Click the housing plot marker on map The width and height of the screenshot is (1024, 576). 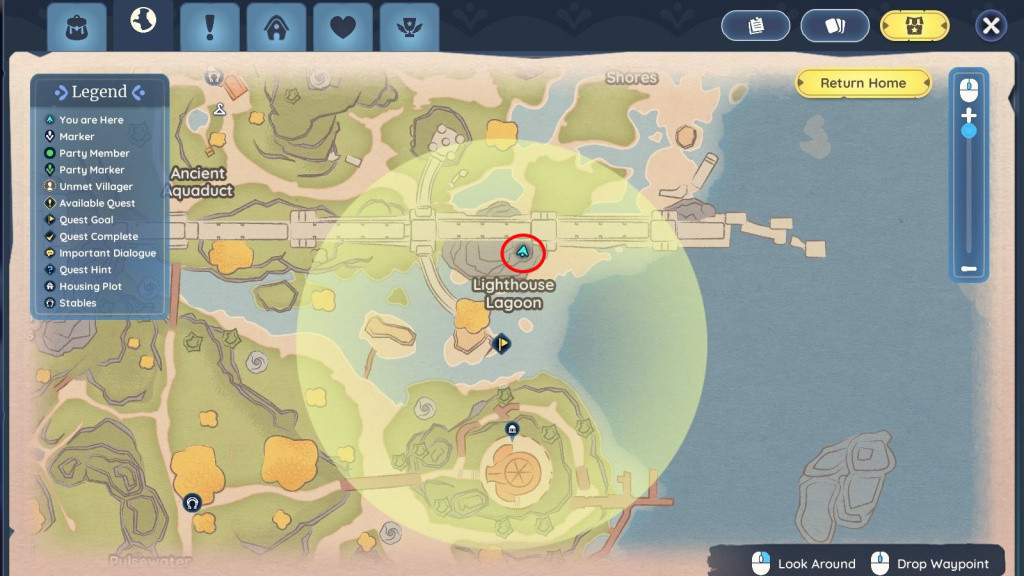pyautogui.click(x=512, y=430)
